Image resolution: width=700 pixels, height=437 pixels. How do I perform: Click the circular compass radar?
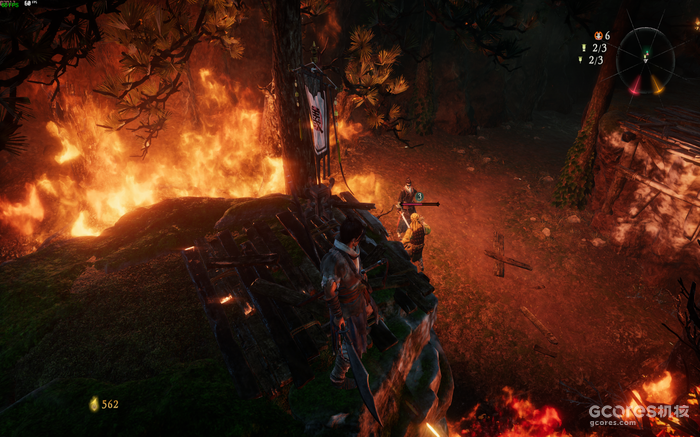[645, 60]
